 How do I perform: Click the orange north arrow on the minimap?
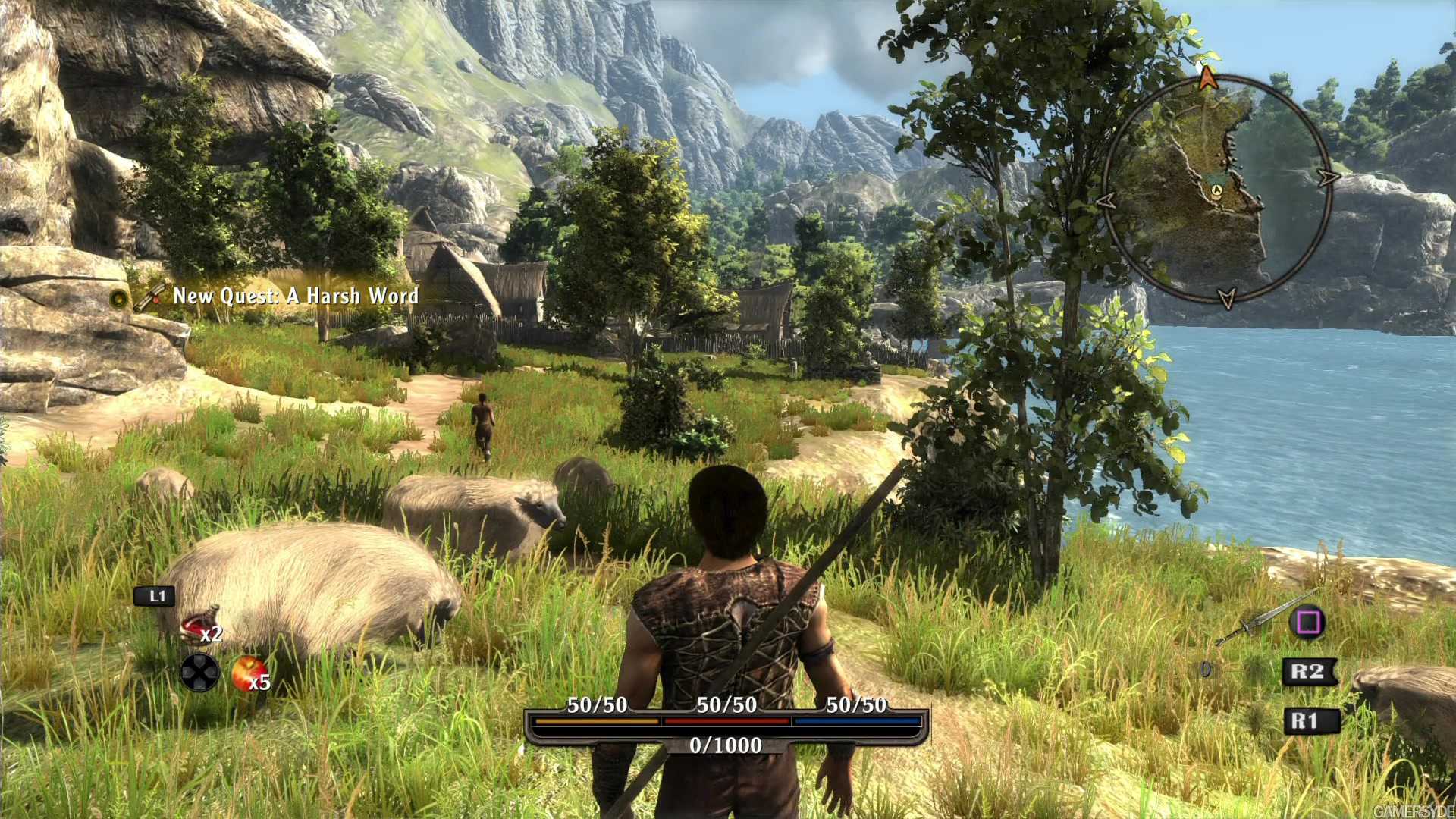[x=1207, y=77]
